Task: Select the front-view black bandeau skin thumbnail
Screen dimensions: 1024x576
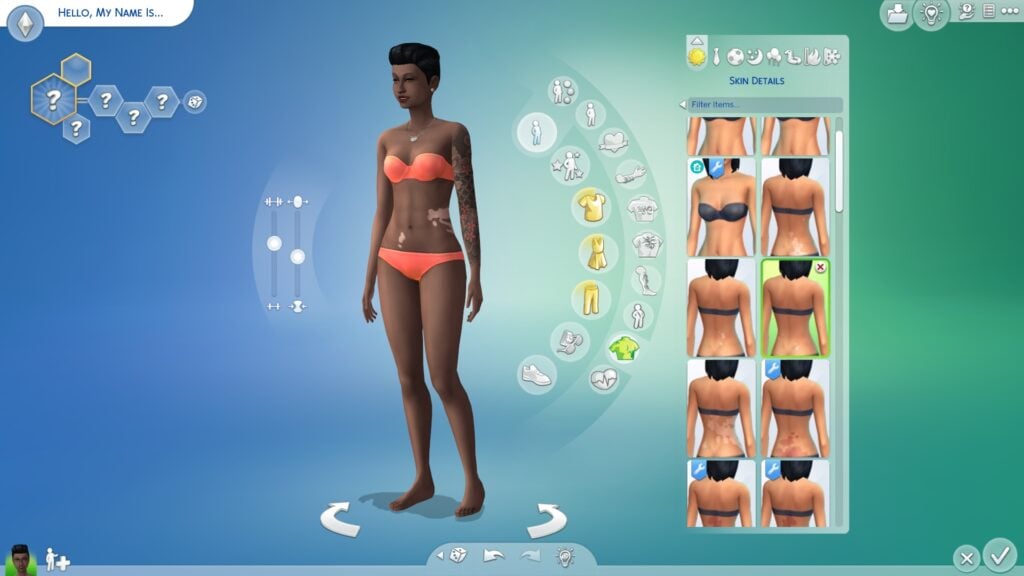Action: point(721,205)
